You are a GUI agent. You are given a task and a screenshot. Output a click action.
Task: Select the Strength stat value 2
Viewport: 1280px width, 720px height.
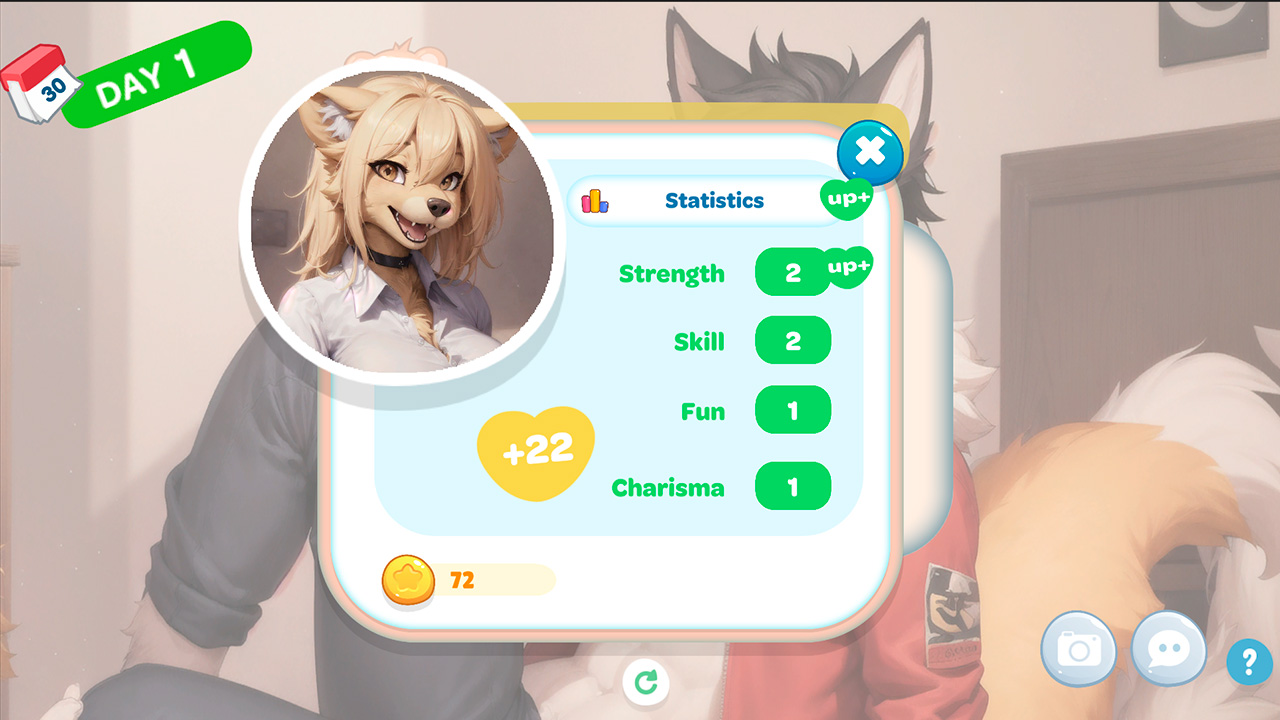click(793, 273)
